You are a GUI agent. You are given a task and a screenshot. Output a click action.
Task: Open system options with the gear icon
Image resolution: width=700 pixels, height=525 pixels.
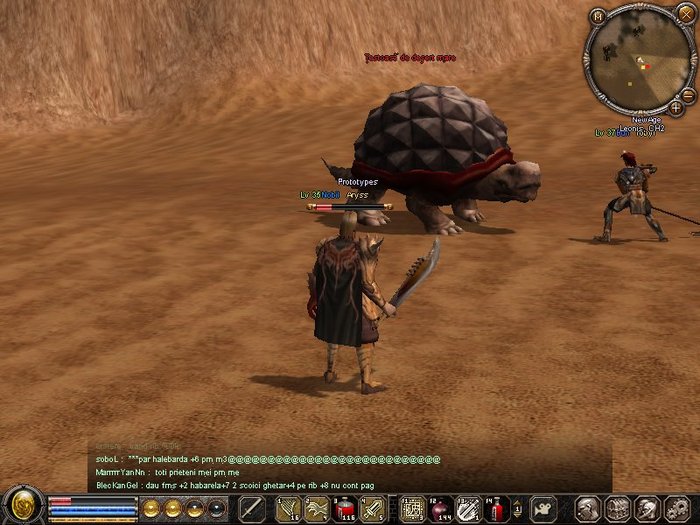[677, 508]
